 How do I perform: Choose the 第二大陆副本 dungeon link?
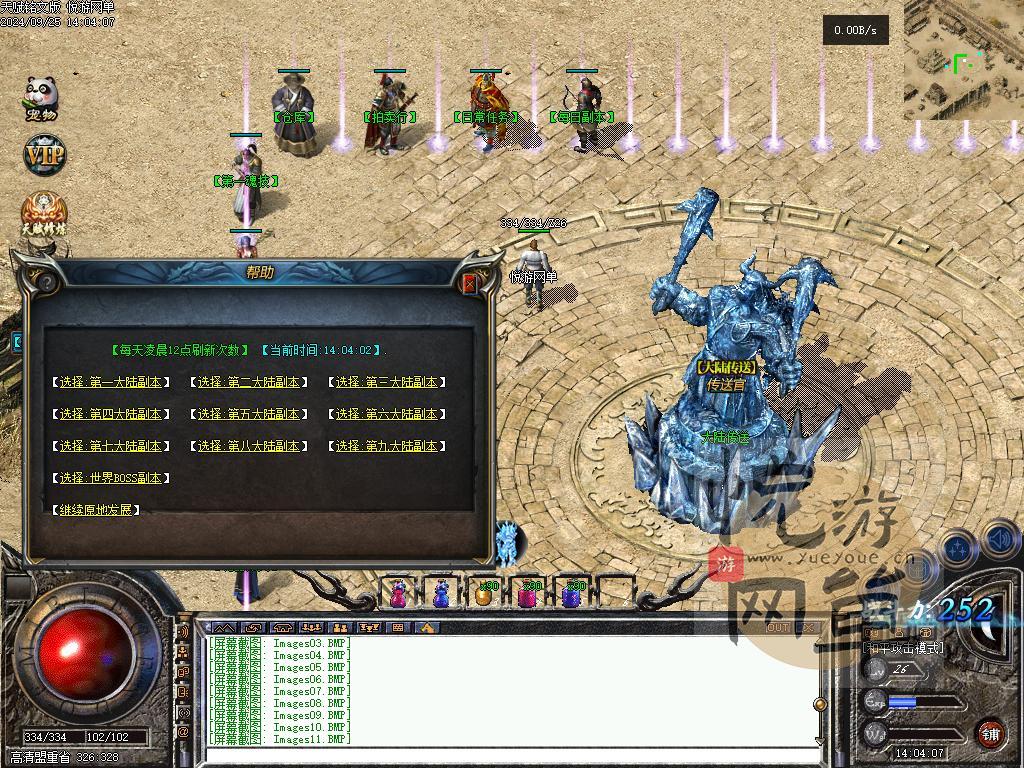tap(248, 382)
